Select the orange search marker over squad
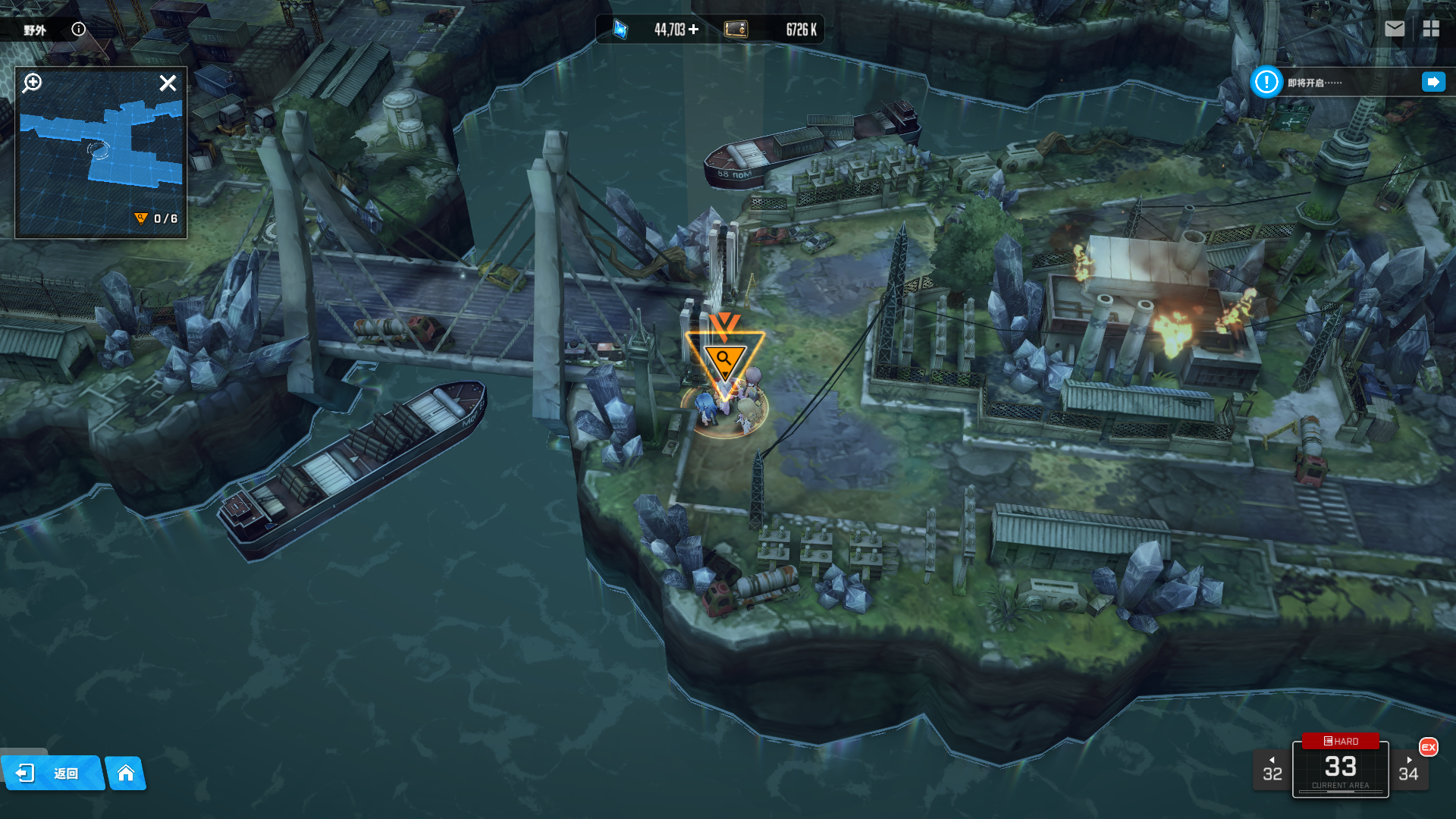 click(724, 359)
